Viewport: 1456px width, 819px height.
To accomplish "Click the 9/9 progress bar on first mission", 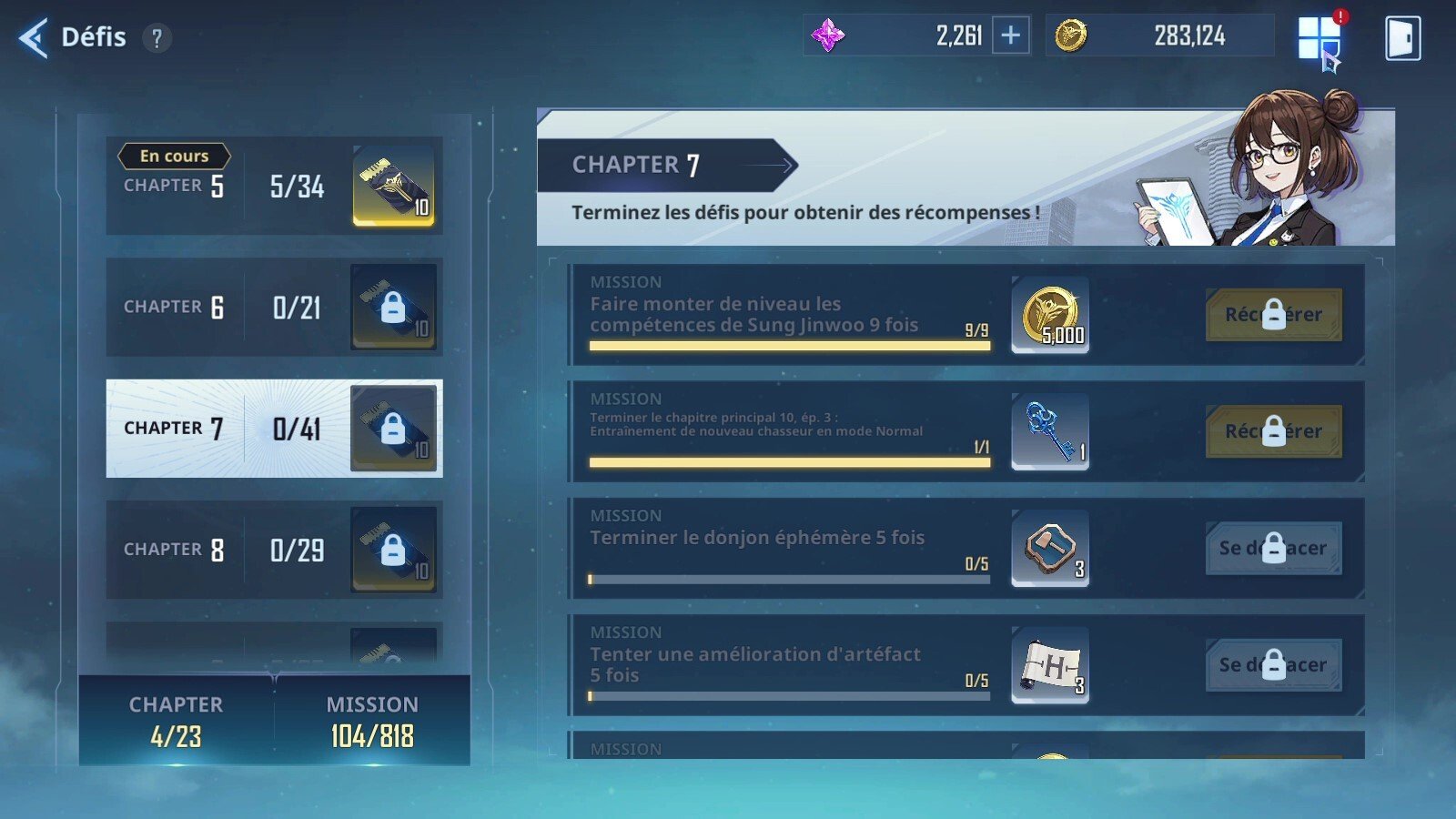I will pos(788,345).
